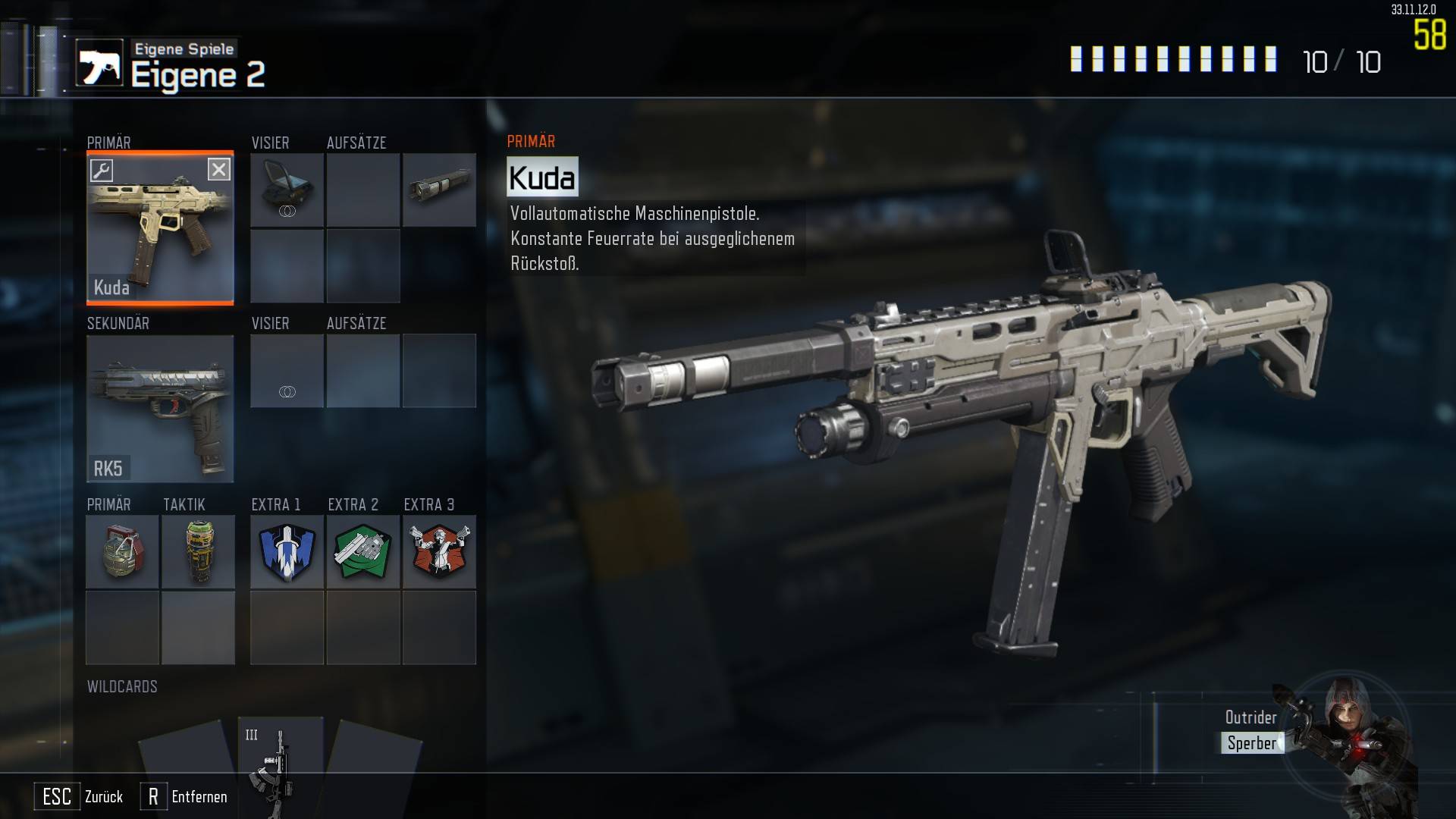
Task: Select the Extra 1 blue shield perk
Action: pos(287,551)
